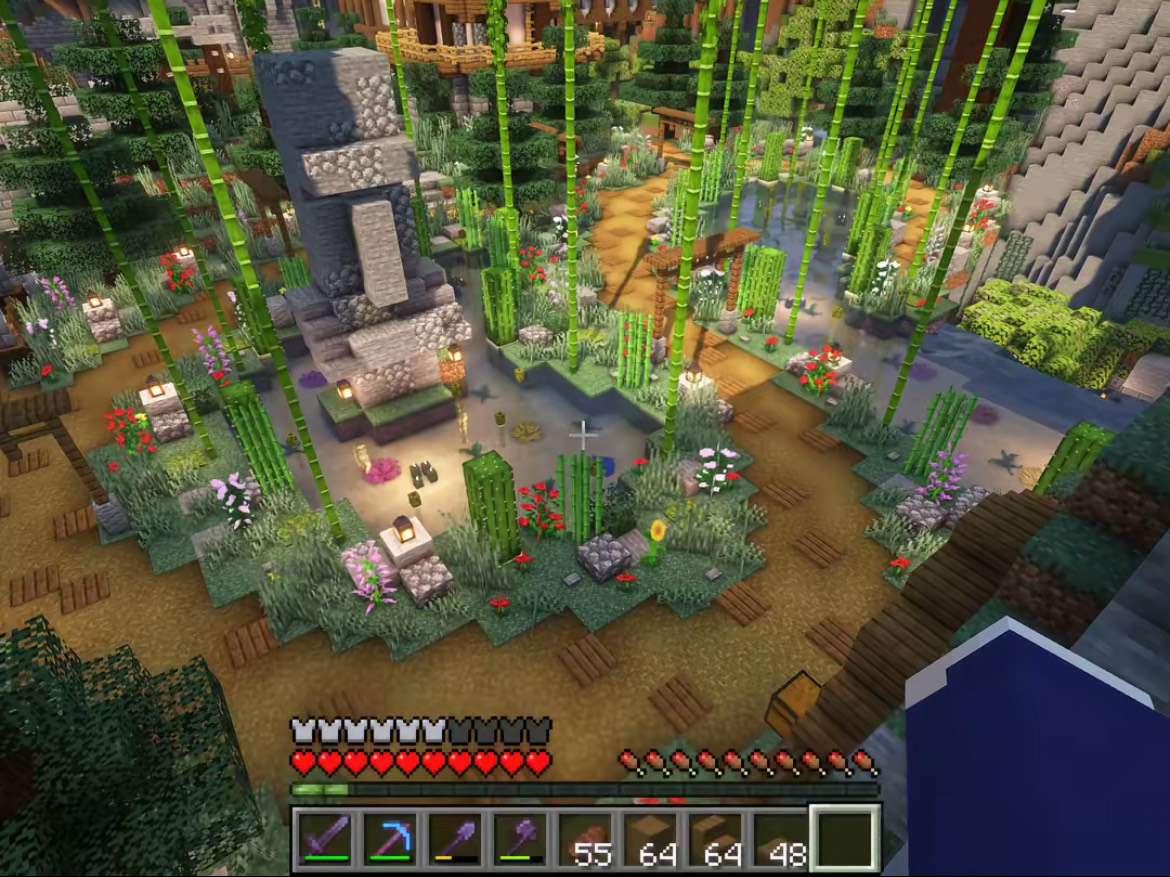Screen dimensions: 1170x877
Task: Select the slab stack of 48
Action: click(x=779, y=837)
